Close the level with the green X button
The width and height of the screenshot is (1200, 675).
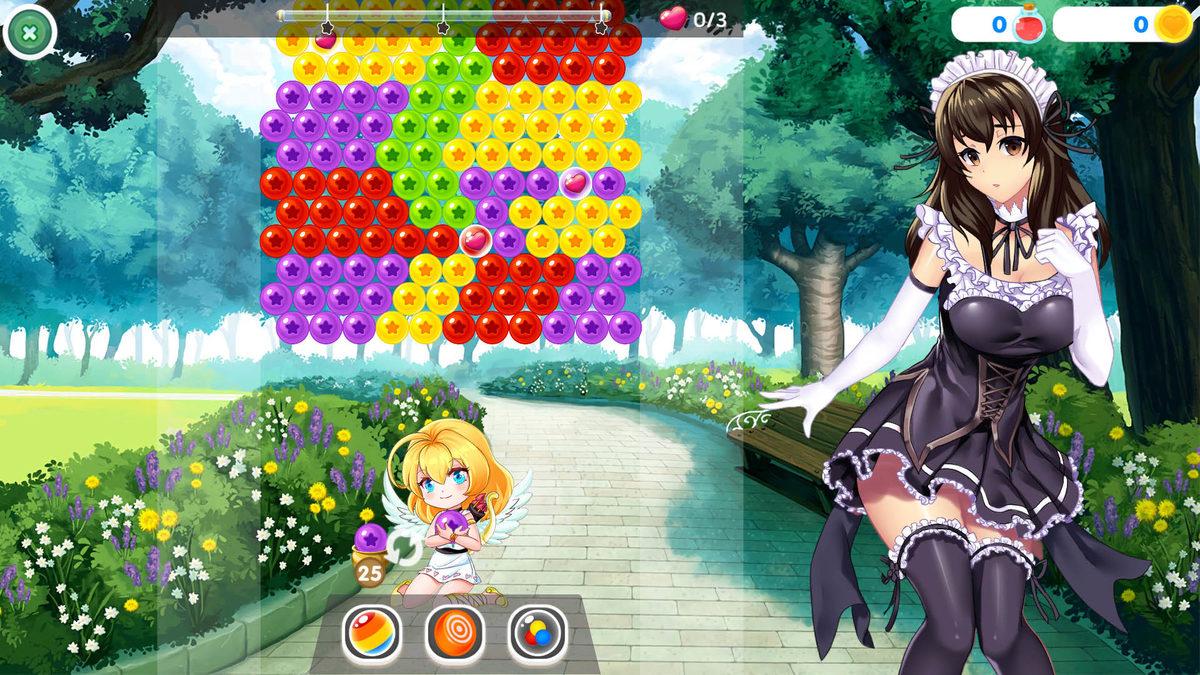(x=29, y=32)
